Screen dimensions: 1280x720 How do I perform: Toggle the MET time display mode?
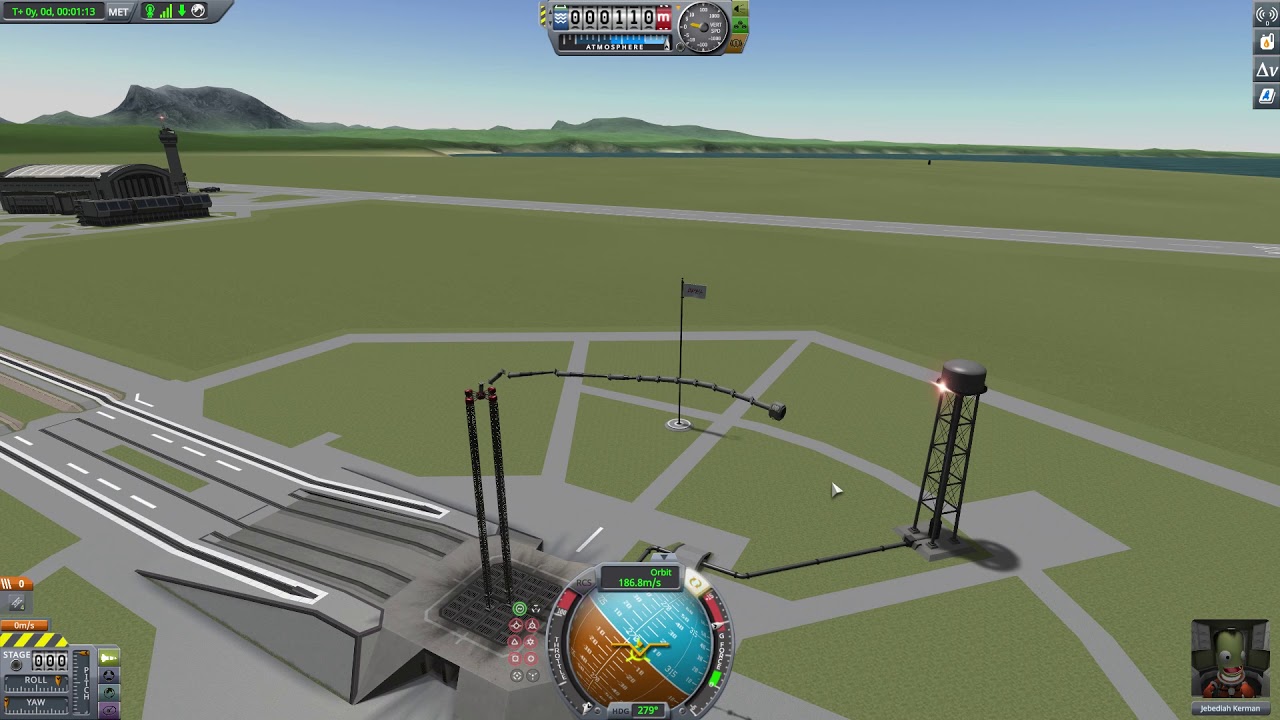(x=118, y=11)
